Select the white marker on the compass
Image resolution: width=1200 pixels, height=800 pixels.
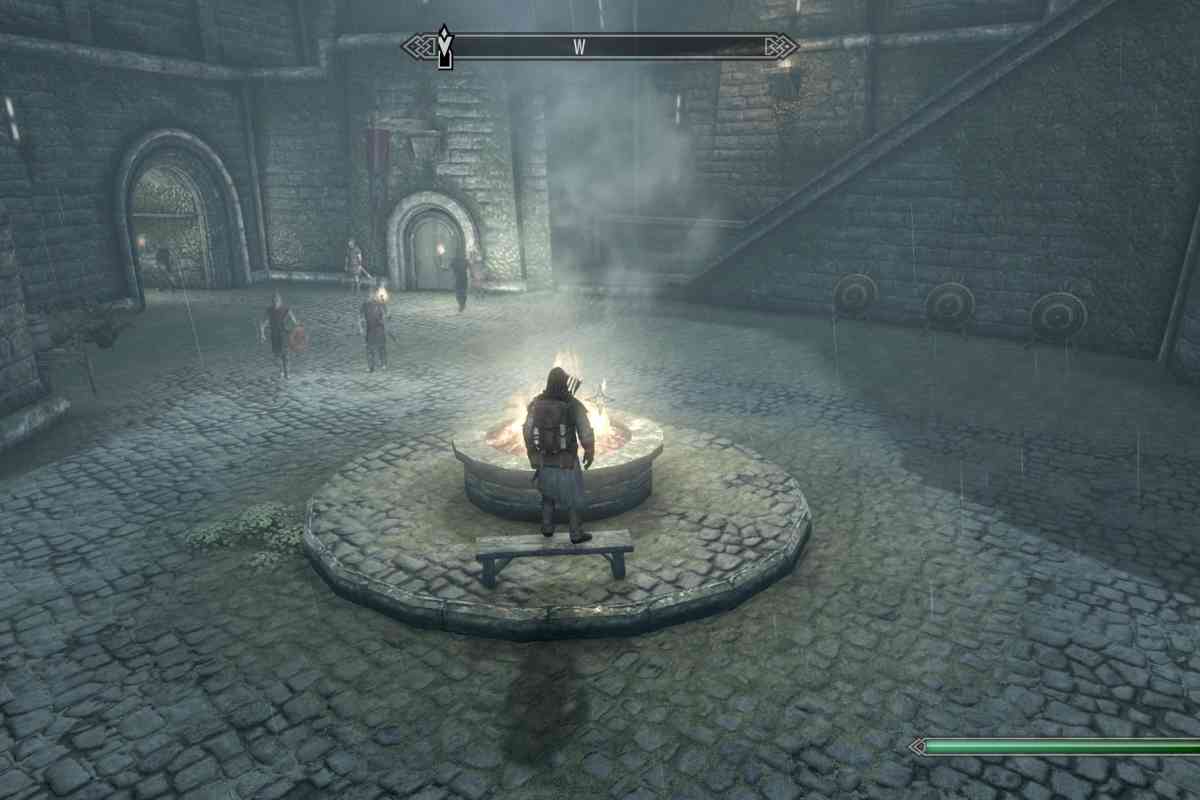pos(445,47)
